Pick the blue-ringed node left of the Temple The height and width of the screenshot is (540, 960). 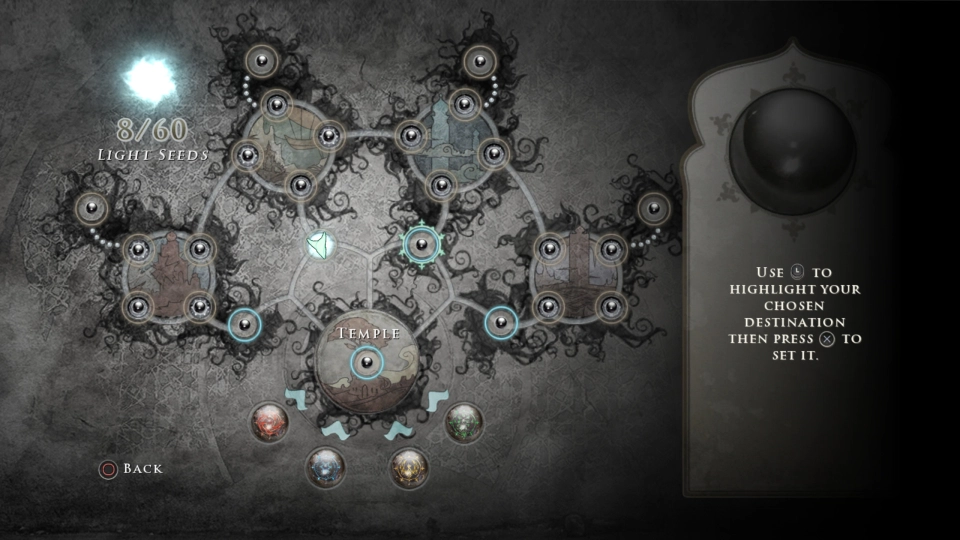[244, 323]
